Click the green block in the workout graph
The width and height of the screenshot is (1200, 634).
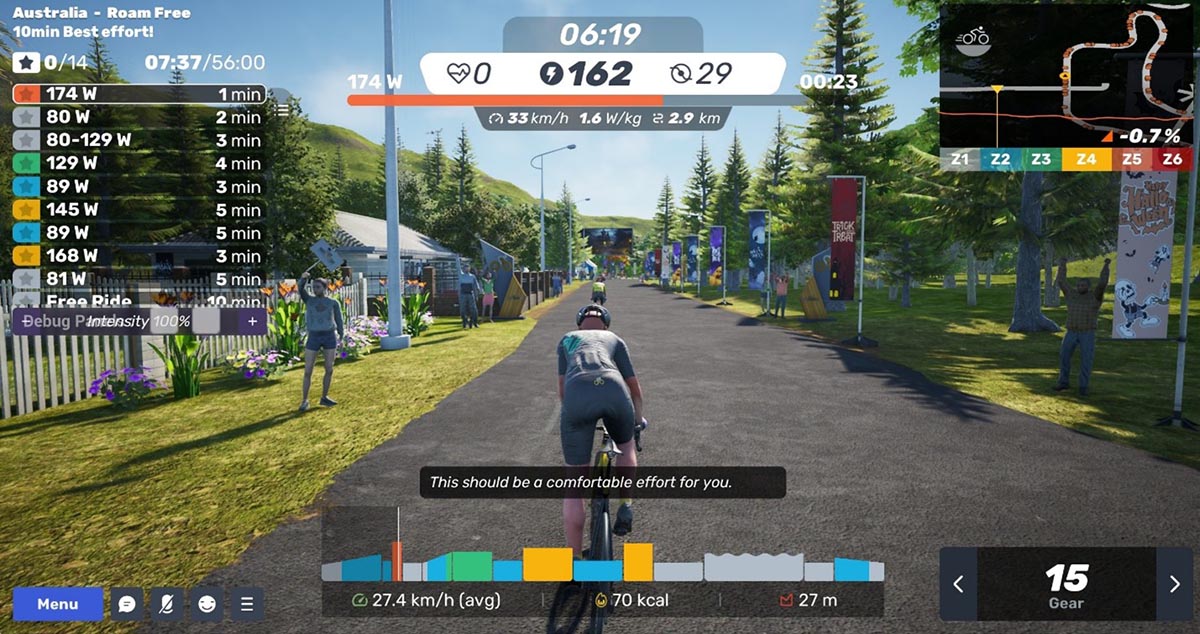coord(470,566)
